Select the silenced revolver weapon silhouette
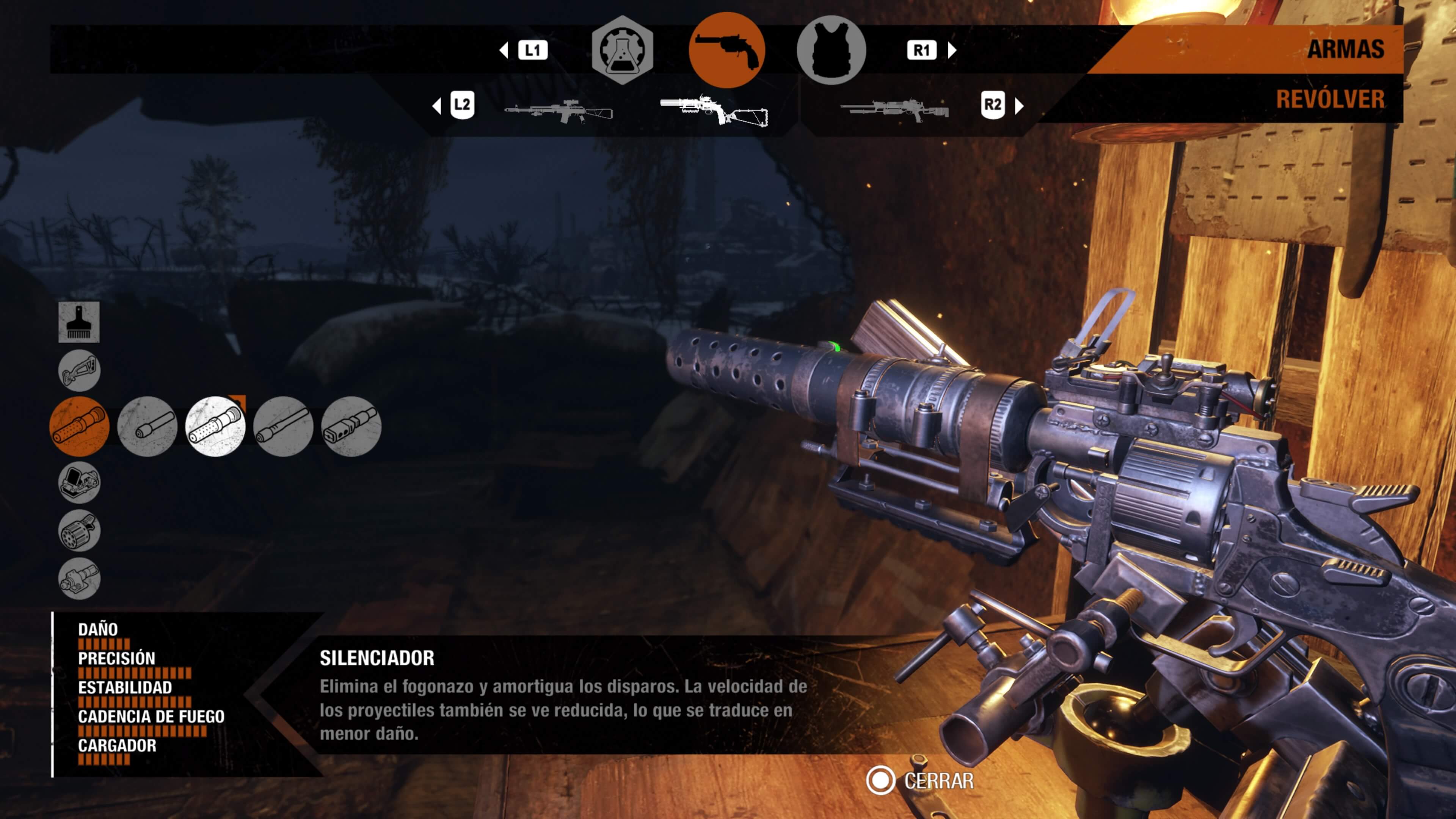Screen dimensions: 1456x819 point(714,110)
